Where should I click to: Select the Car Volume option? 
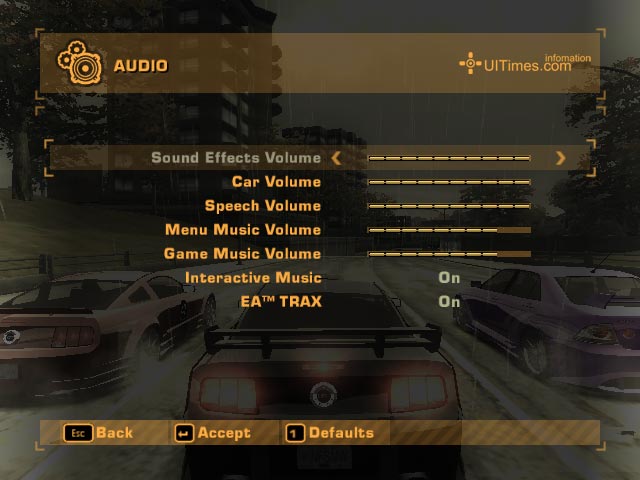(x=276, y=182)
